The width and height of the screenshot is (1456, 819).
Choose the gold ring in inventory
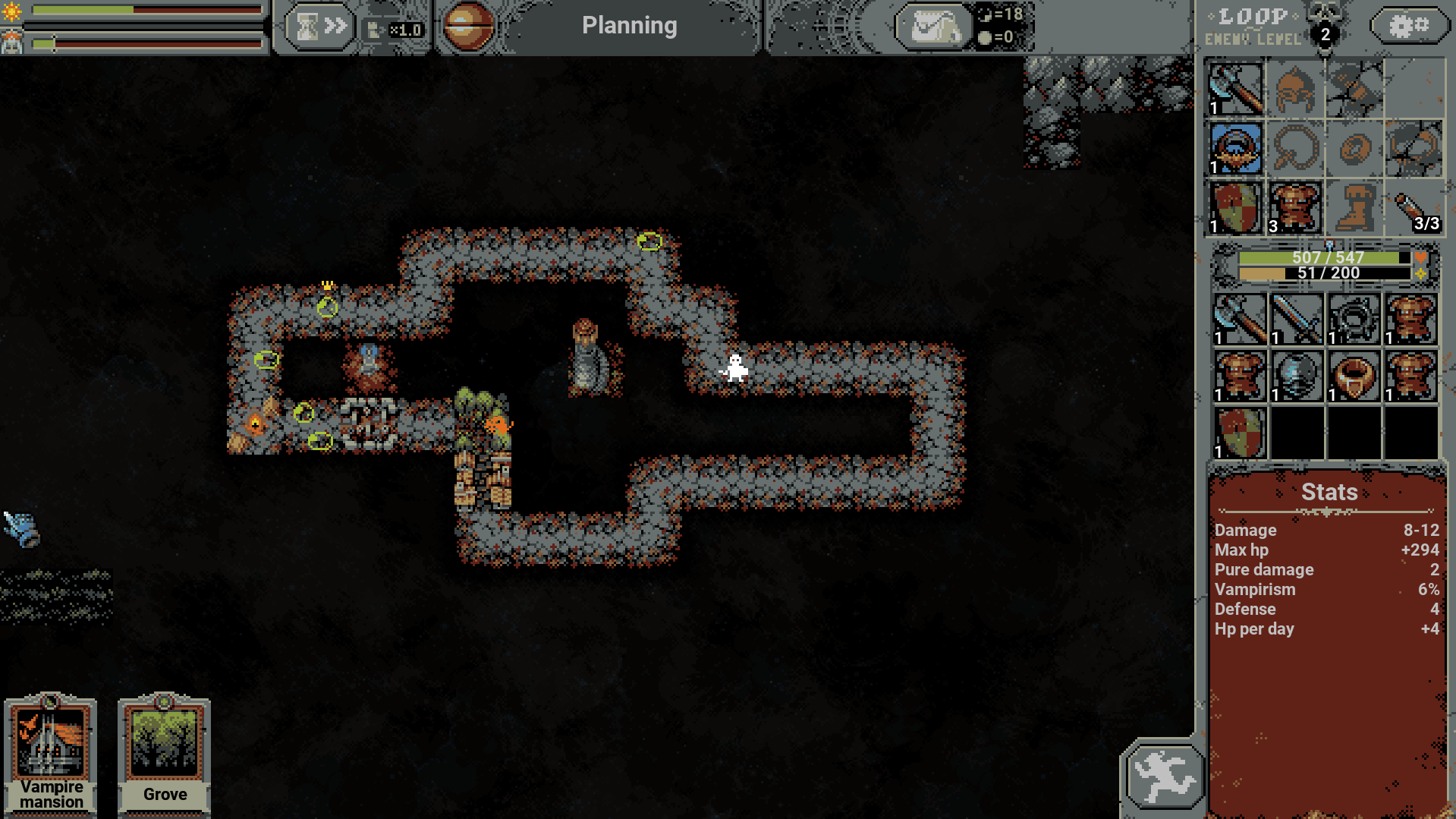pyautogui.click(x=1354, y=376)
